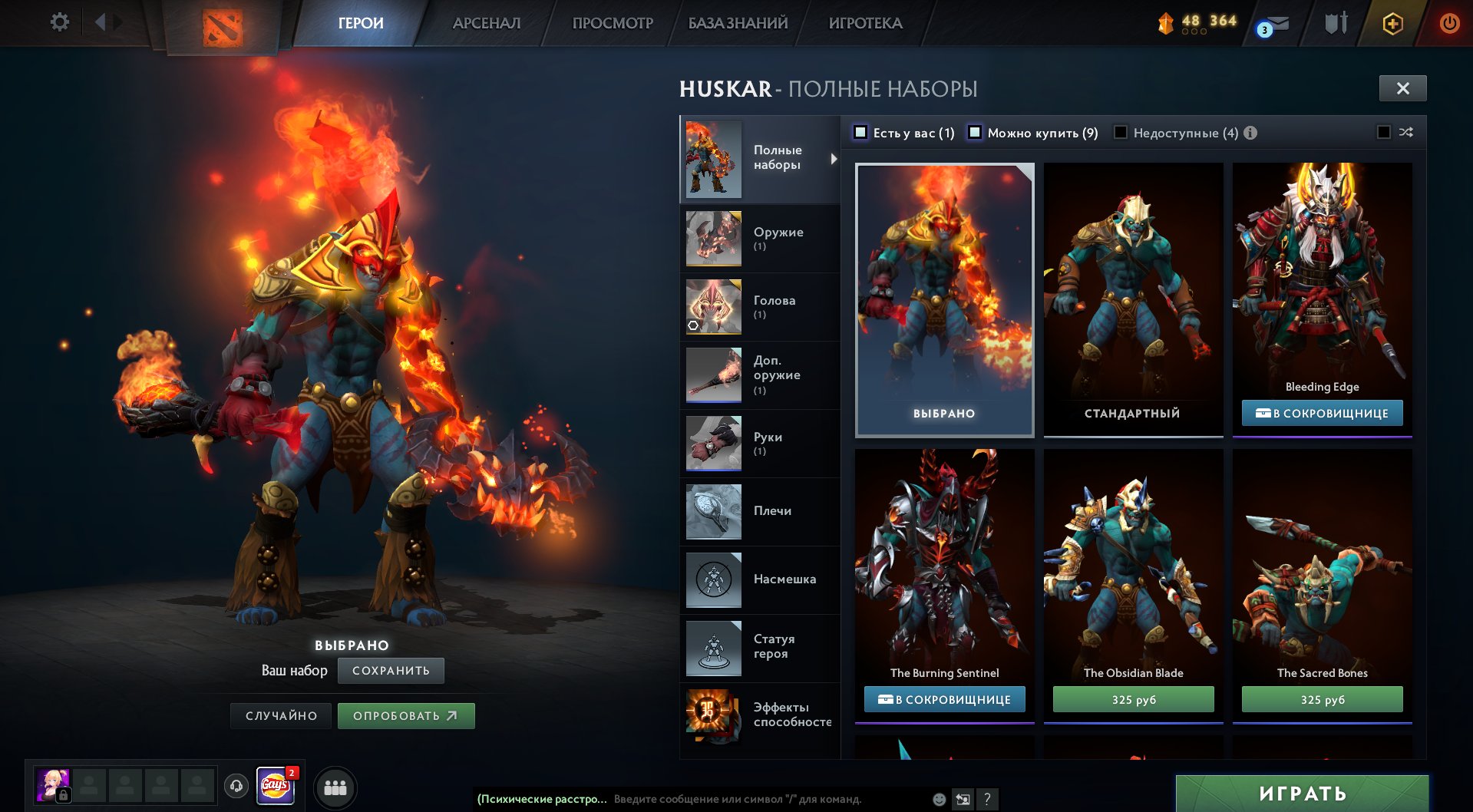
Task: Start matchmaking with Играть button
Action: tap(1302, 794)
